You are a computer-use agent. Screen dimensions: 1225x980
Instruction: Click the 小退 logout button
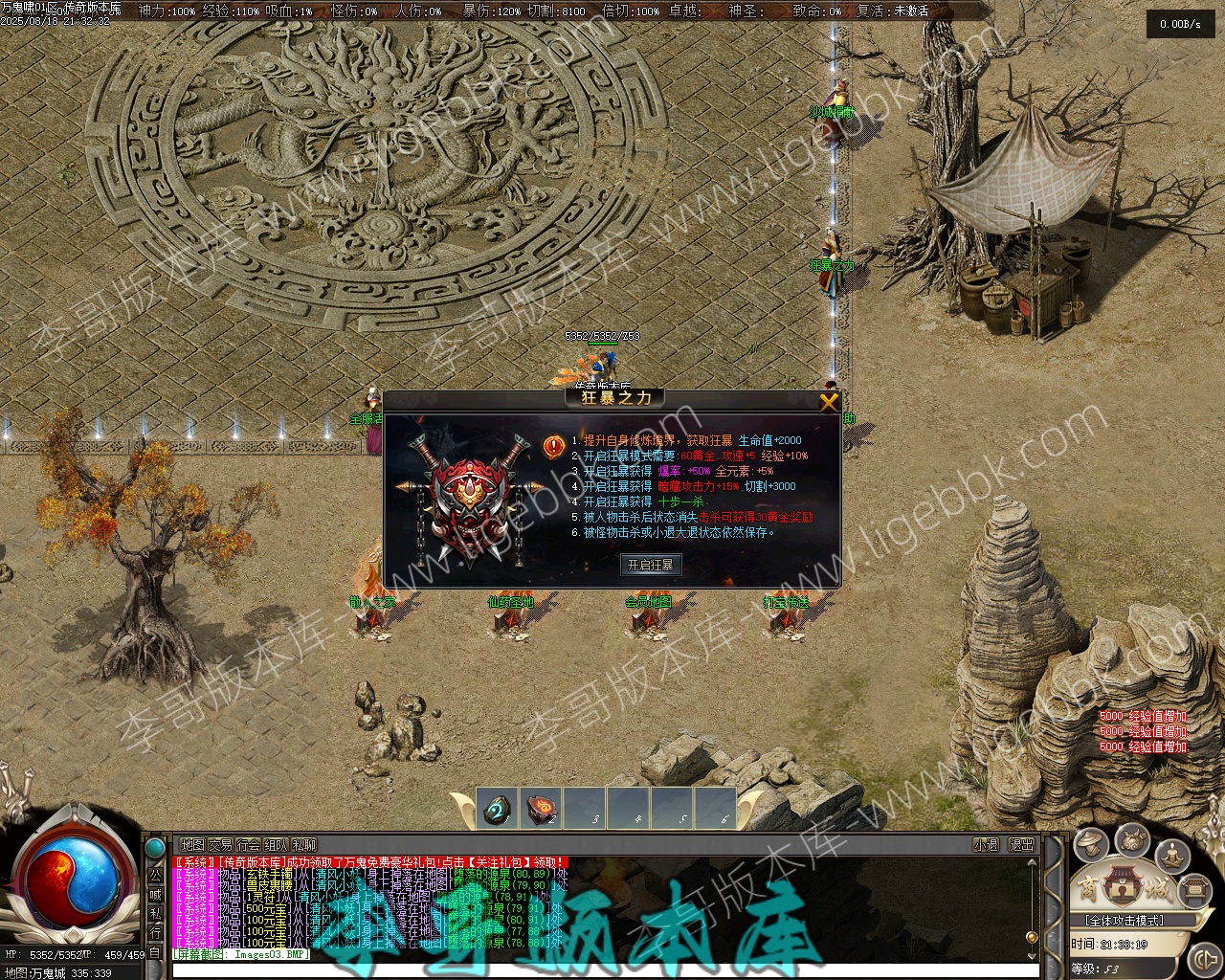[x=986, y=845]
